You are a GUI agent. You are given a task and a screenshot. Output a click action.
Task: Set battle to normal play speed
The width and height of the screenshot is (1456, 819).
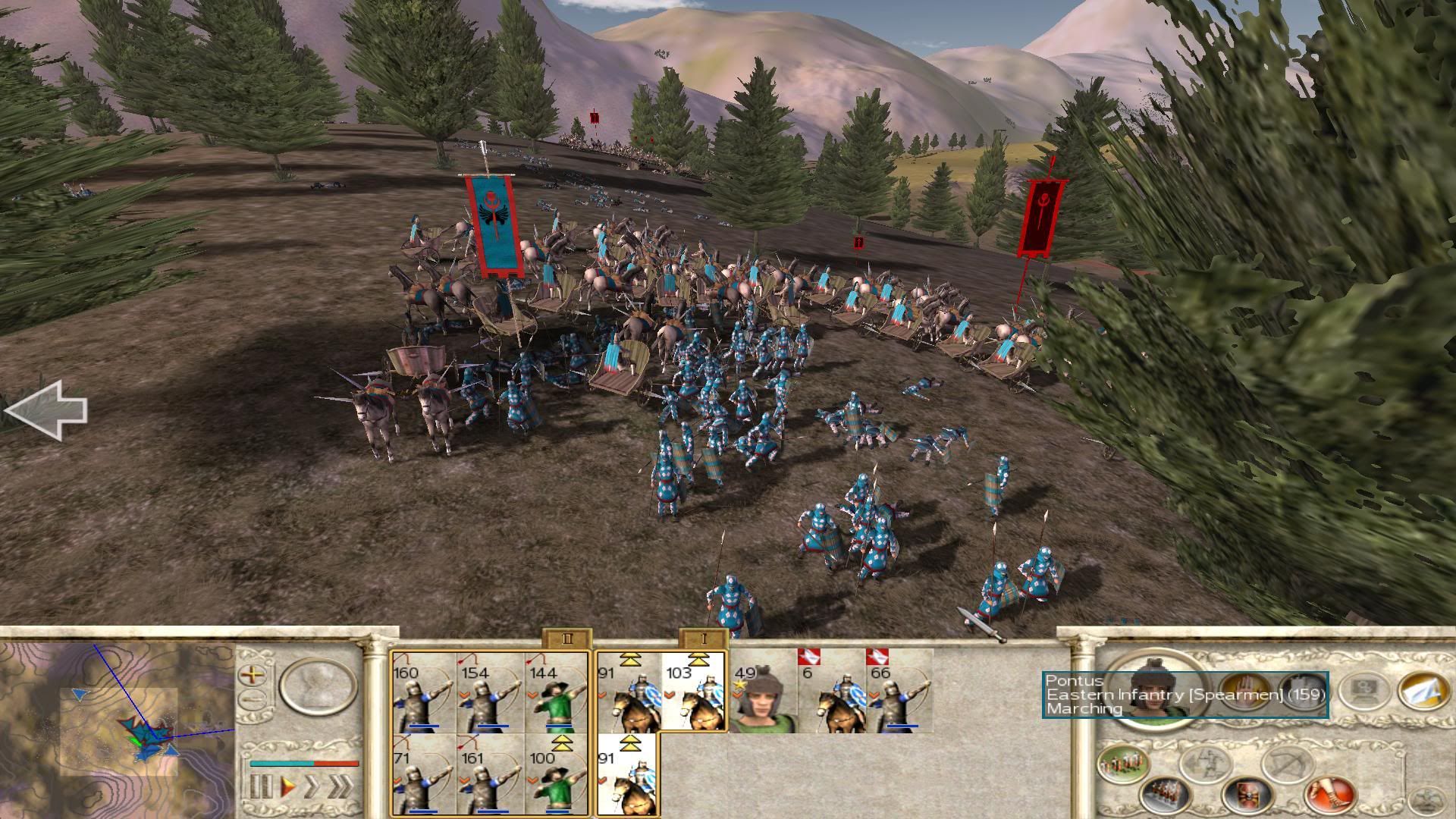tap(288, 787)
